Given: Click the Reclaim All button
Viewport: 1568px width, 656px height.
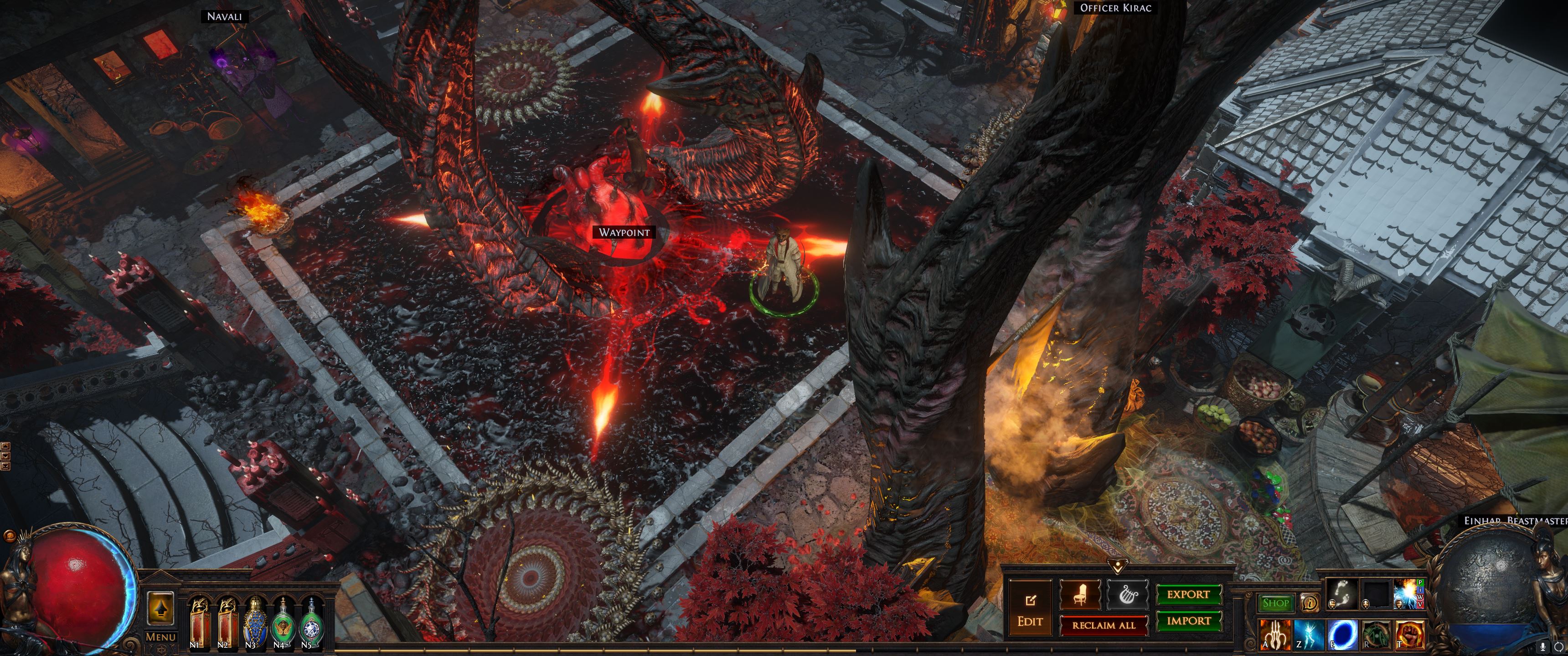Looking at the screenshot, I should click(1103, 625).
